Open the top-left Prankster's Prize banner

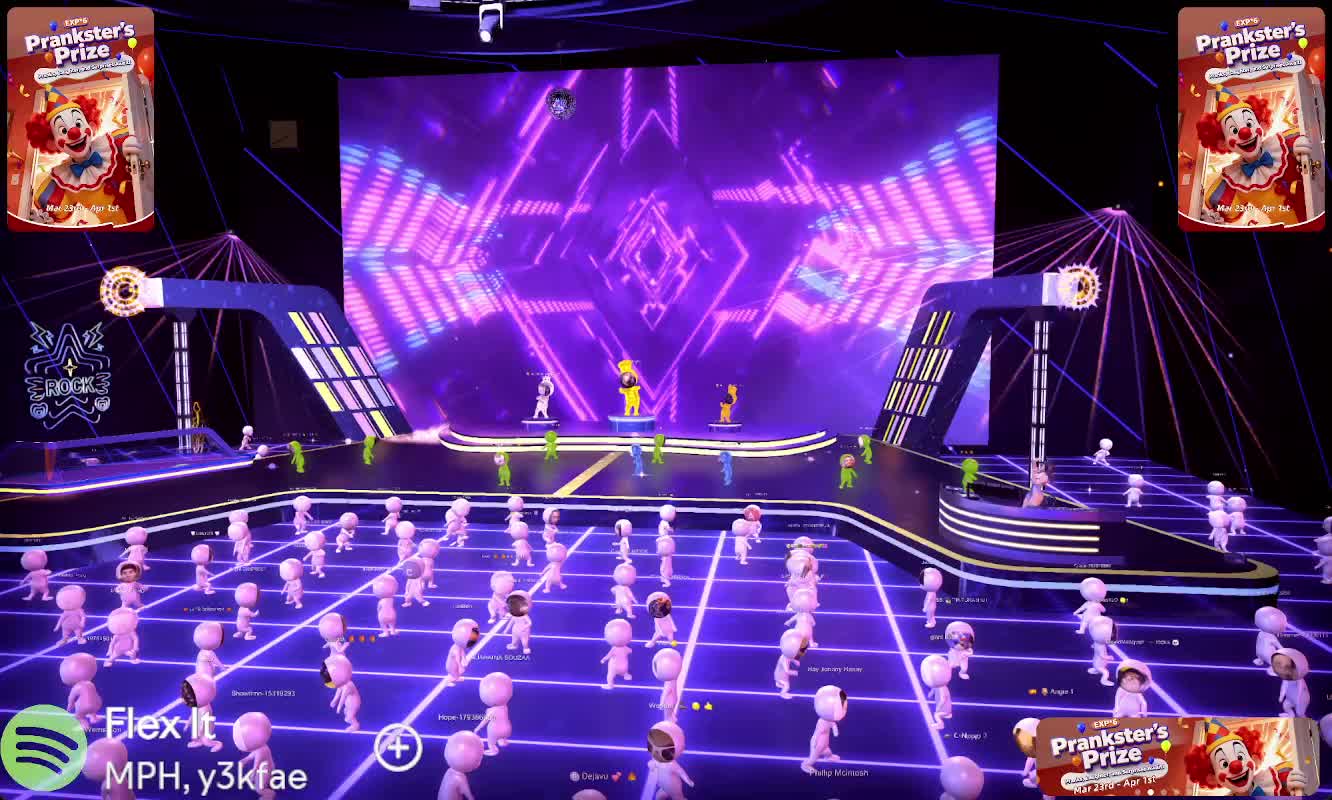(x=81, y=119)
